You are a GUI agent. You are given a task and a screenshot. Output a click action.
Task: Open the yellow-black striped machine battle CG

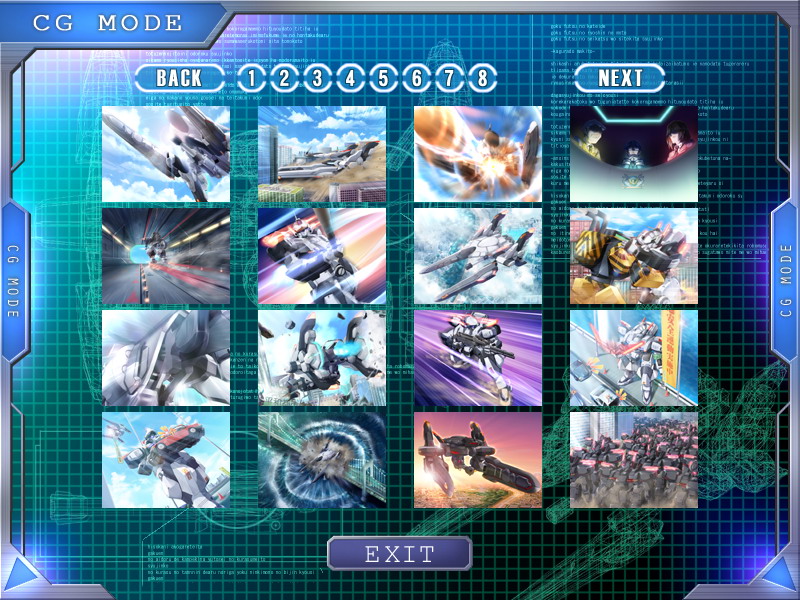[634, 256]
